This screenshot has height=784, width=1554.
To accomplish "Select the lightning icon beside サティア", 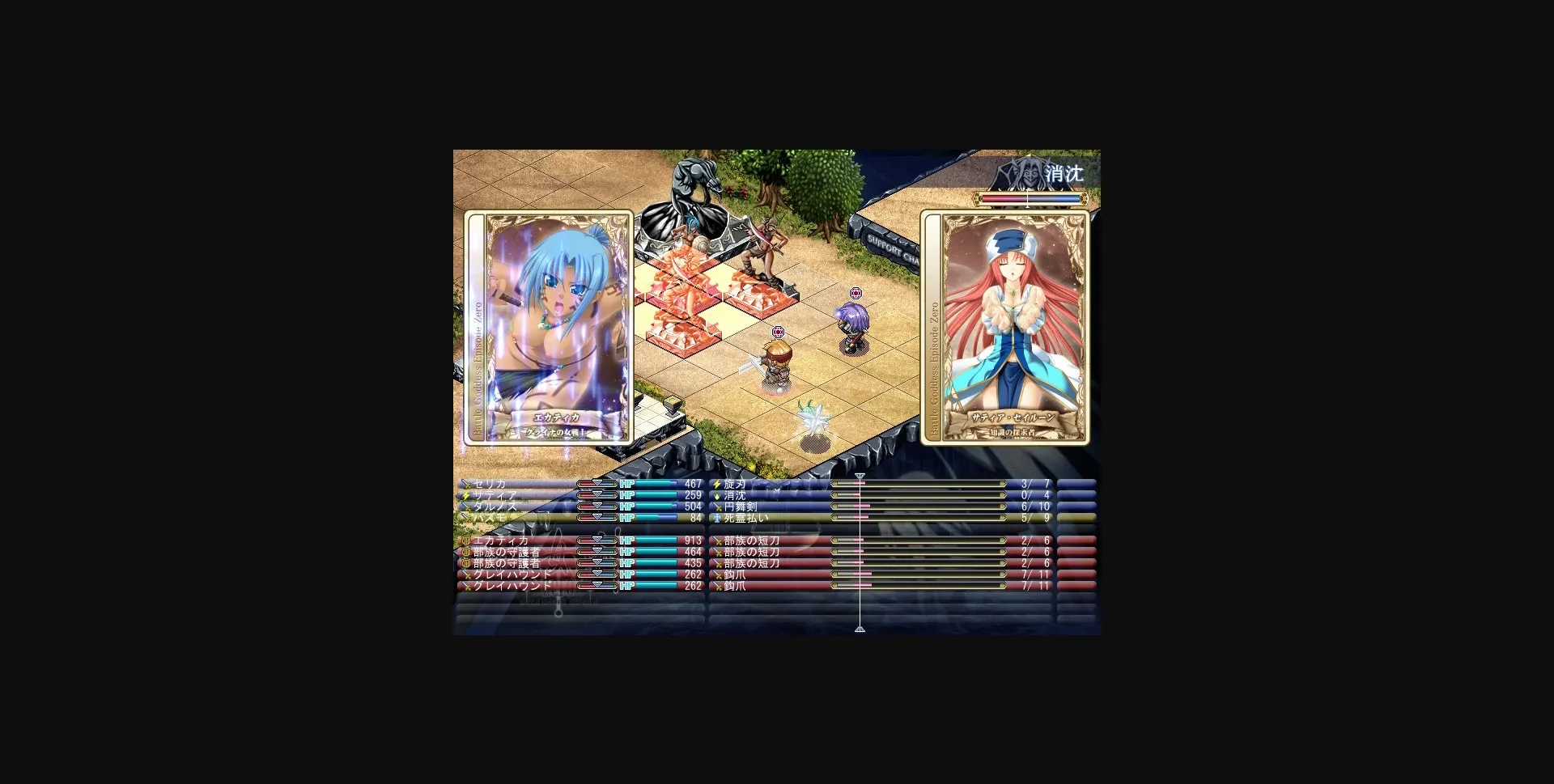I will click(465, 494).
